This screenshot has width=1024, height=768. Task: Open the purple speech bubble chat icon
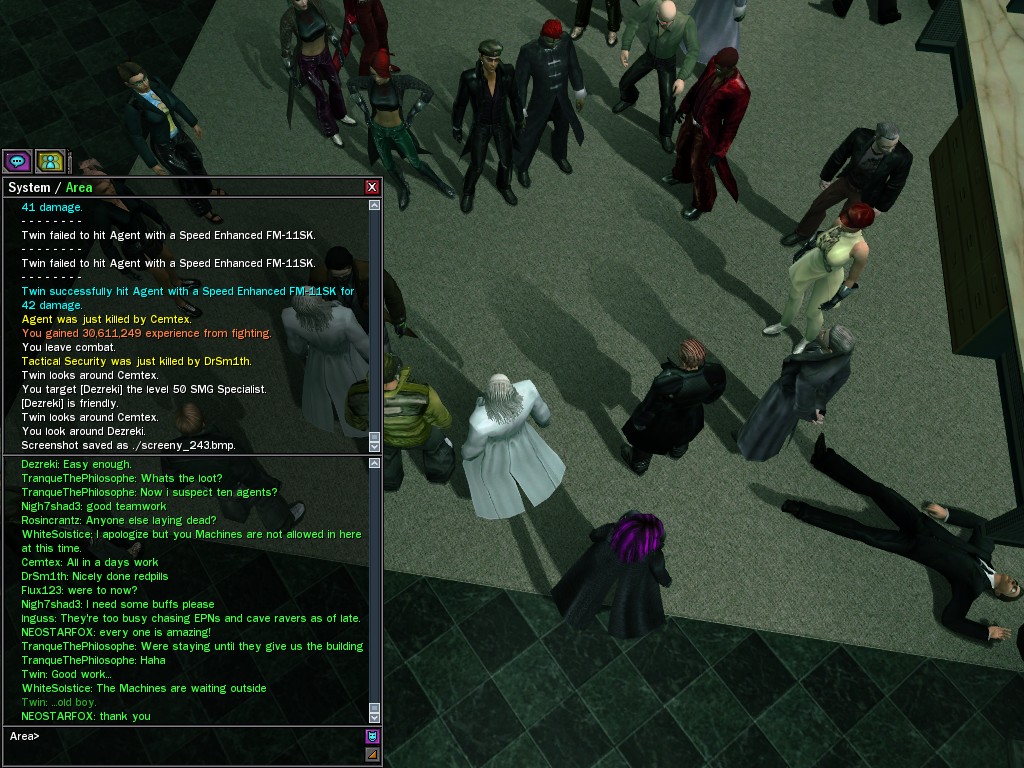point(17,161)
